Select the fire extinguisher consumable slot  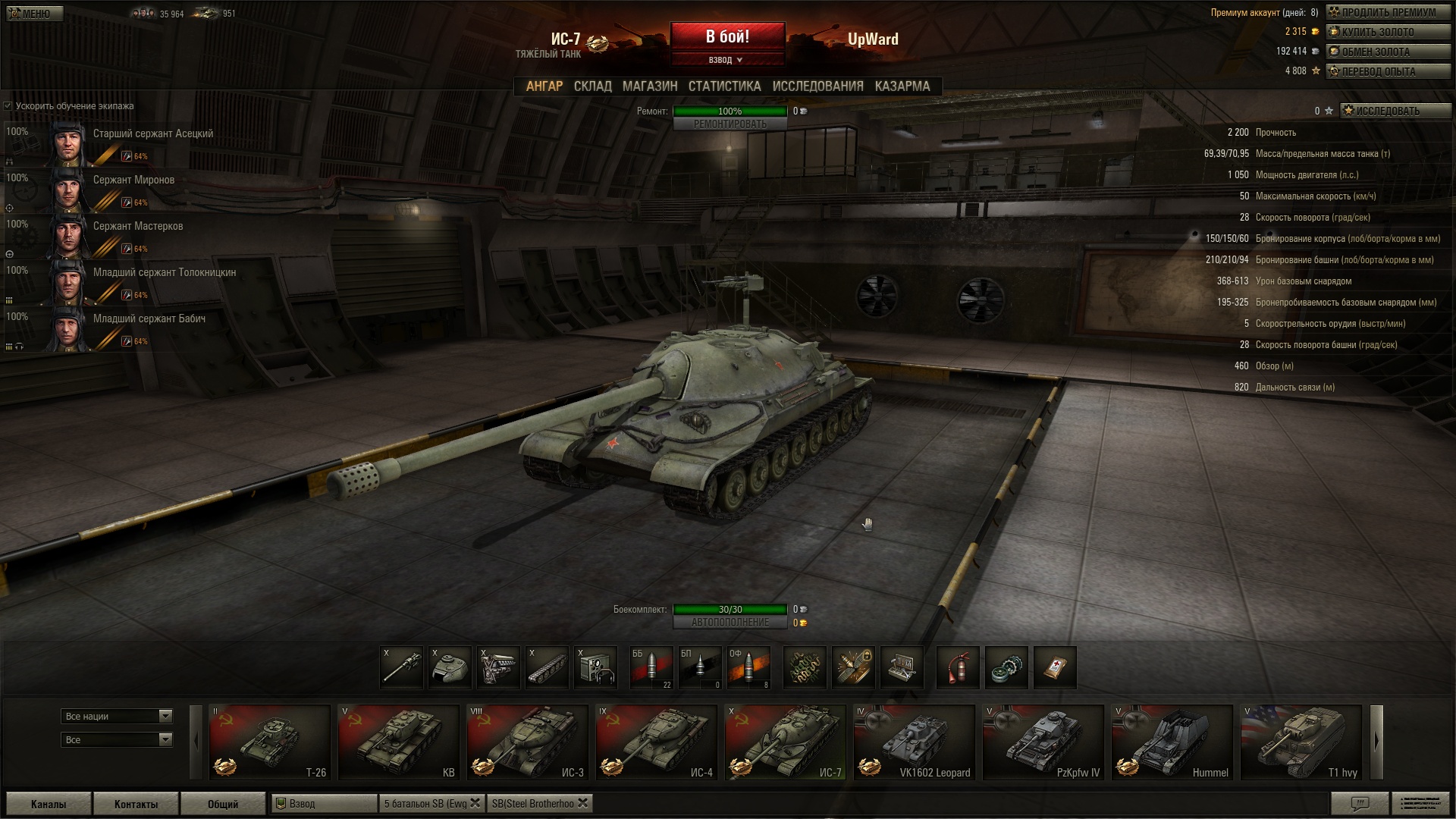958,667
